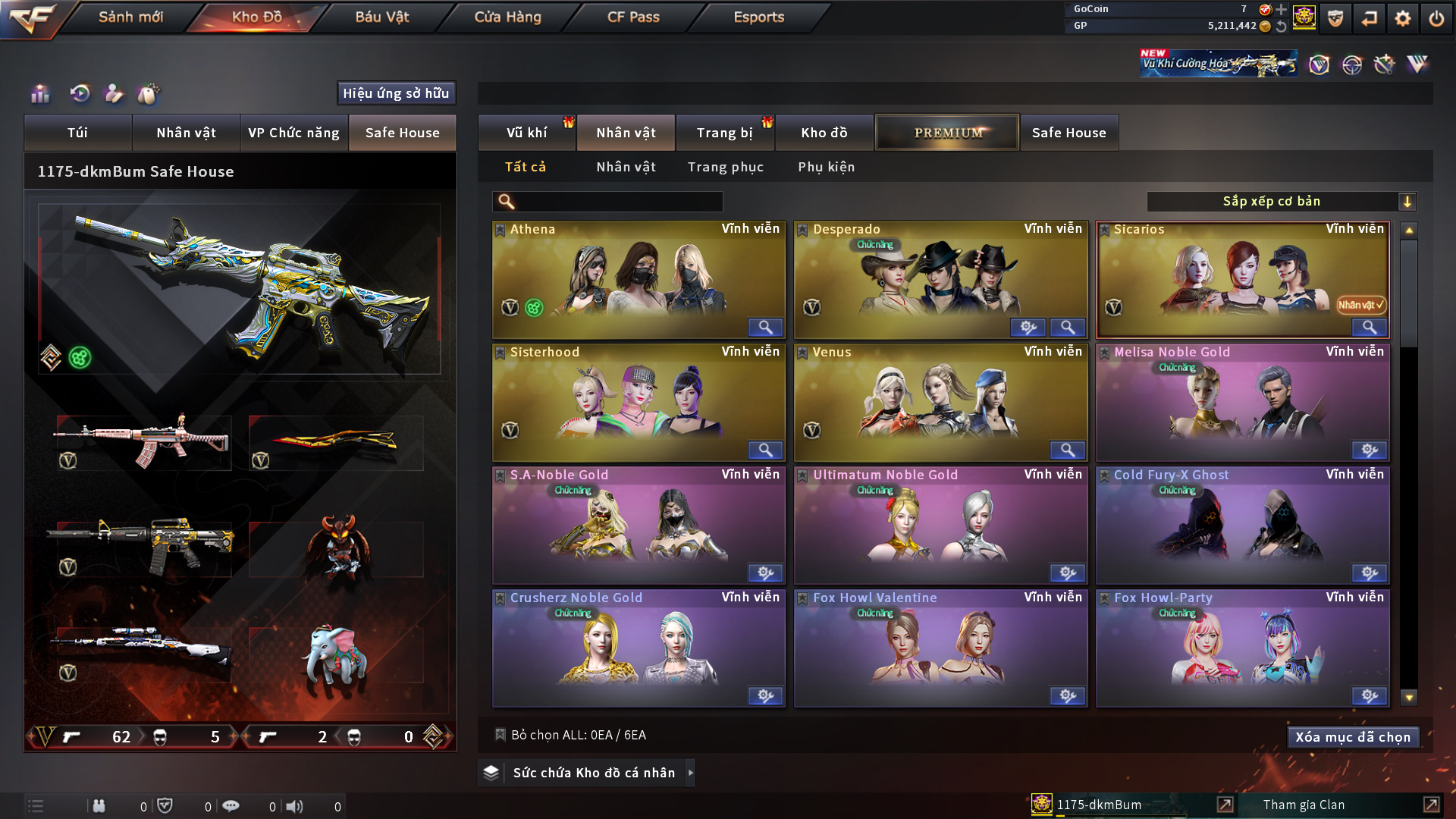Switch to the Túi tab

pos(77,133)
